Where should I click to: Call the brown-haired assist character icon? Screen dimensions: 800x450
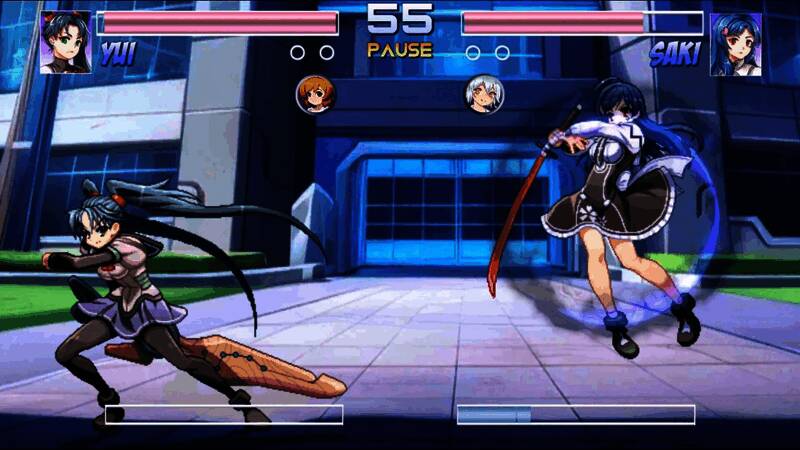click(316, 94)
